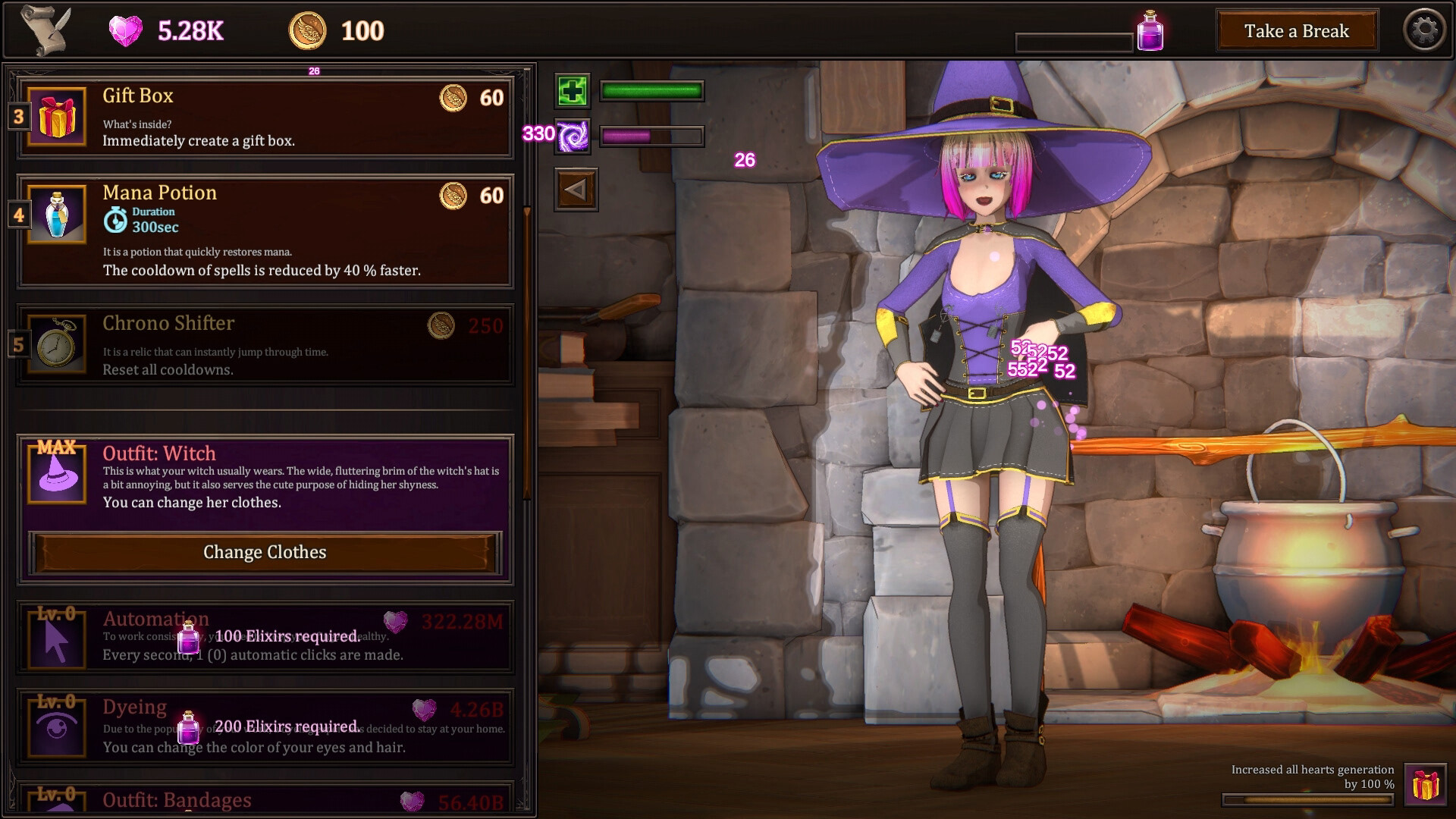Cast the purple swirl spell with 330 charges
Screen dimensions: 1456x819
tap(573, 137)
